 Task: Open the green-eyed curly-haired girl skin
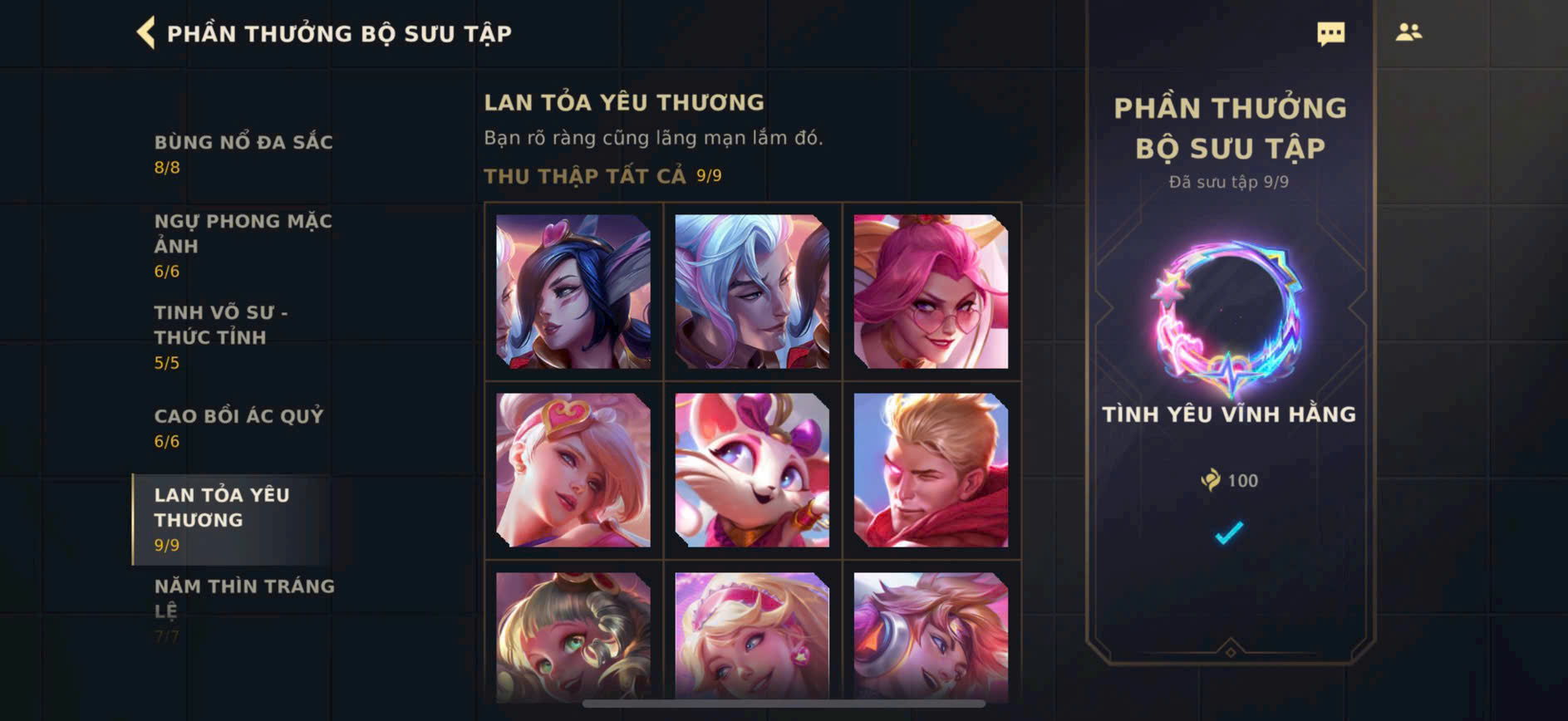[573, 635]
